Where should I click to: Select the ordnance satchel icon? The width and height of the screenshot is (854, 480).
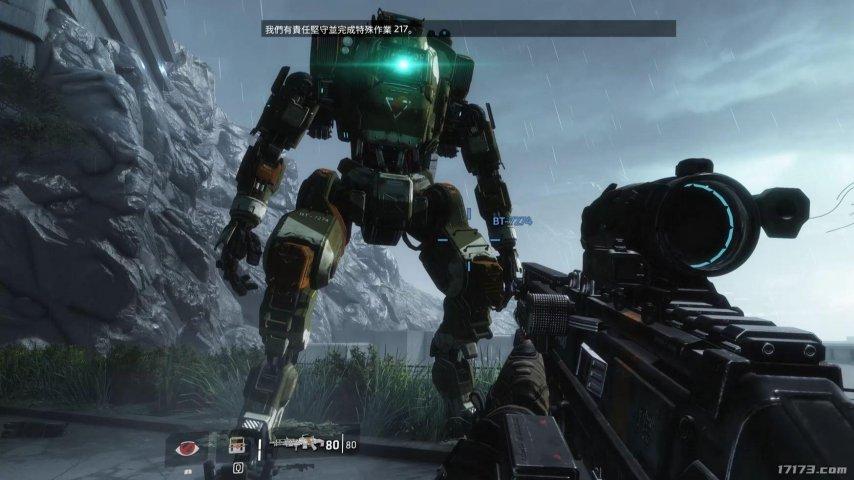coord(237,446)
